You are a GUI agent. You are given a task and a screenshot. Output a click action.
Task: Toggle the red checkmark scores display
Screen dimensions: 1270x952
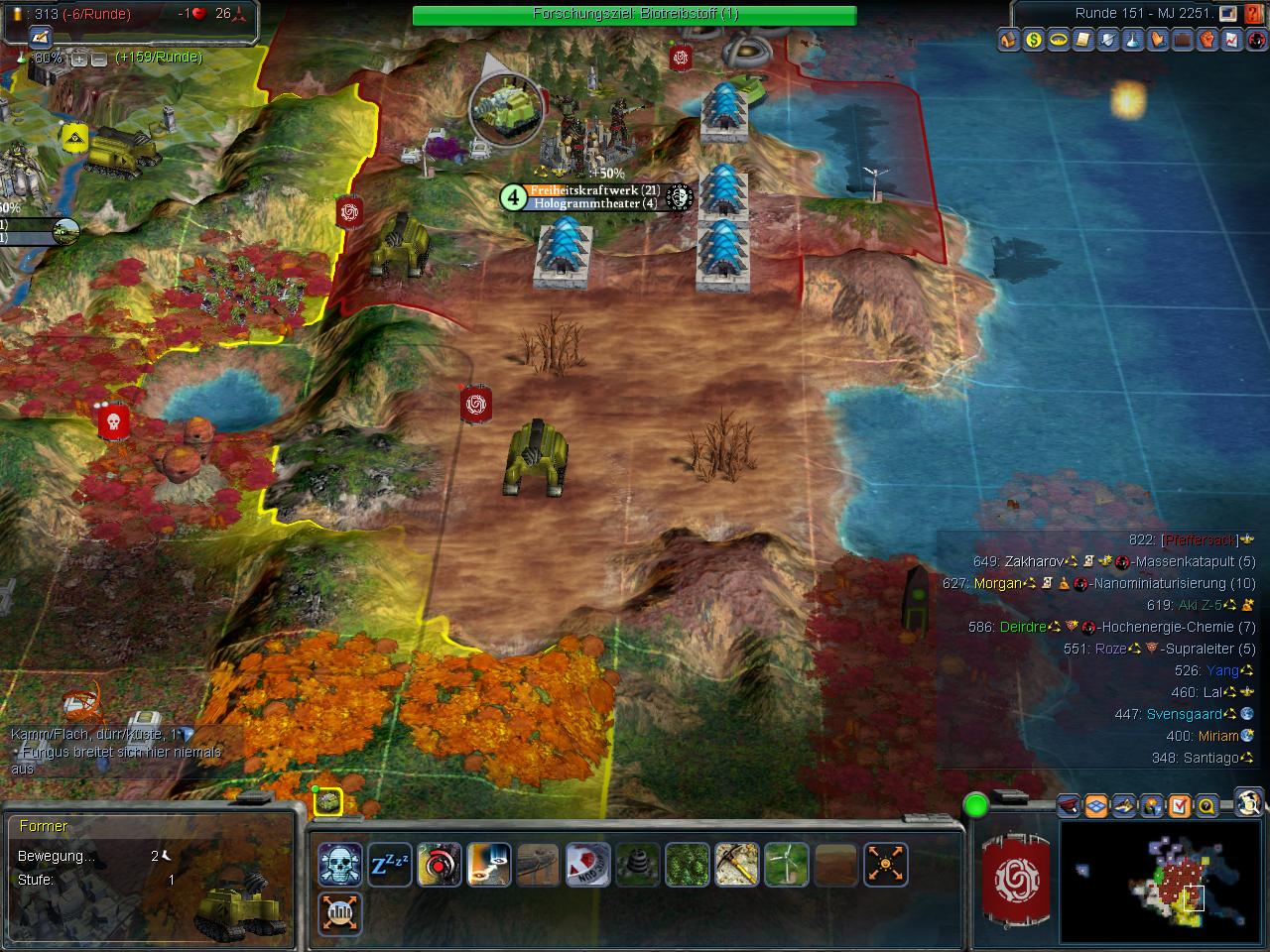tap(1179, 805)
